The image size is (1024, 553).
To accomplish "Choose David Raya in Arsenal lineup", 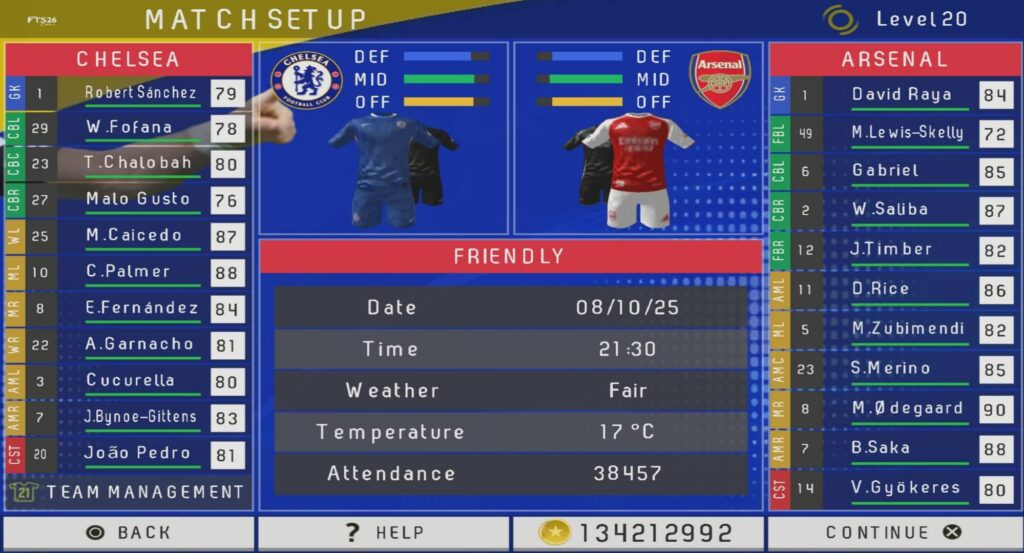I will 901,95.
